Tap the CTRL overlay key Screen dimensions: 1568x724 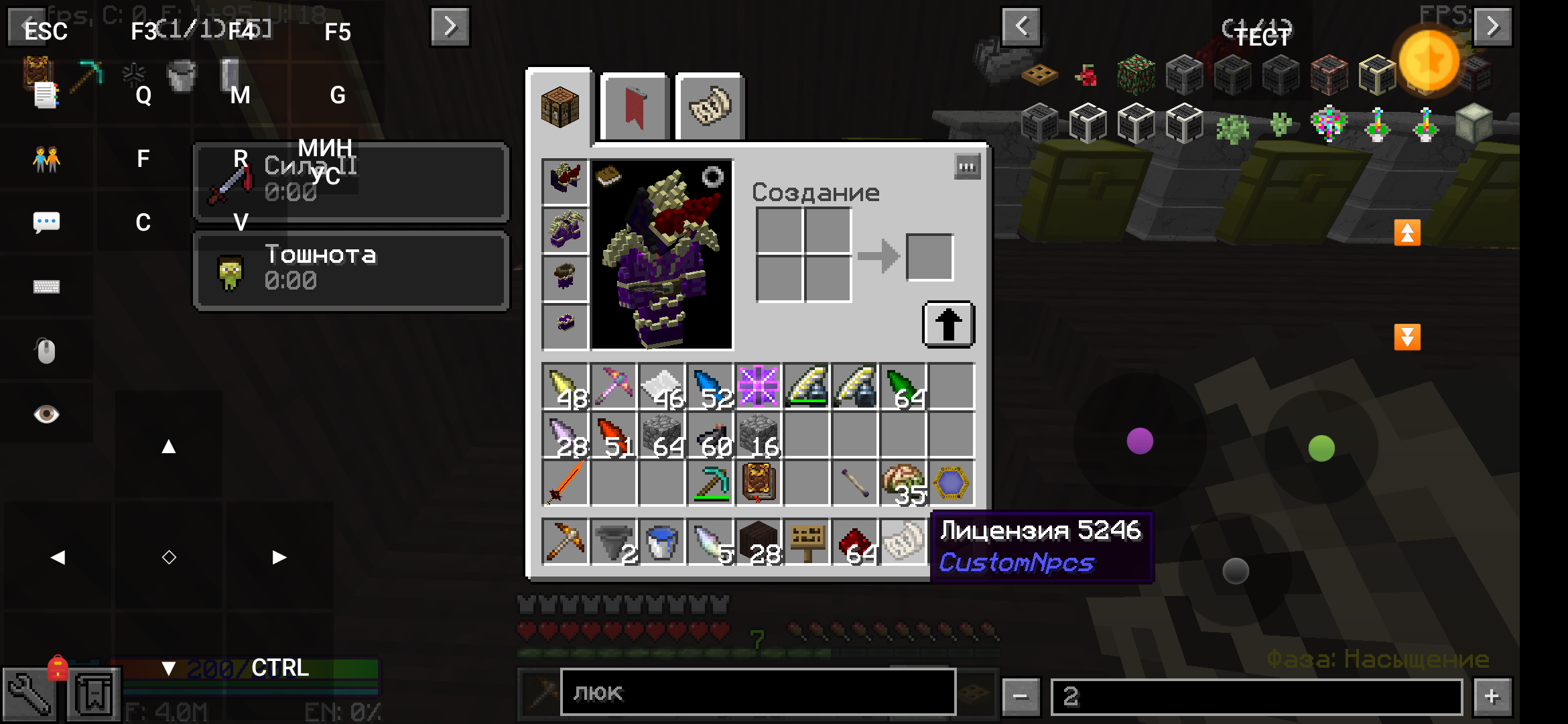pyautogui.click(x=279, y=668)
